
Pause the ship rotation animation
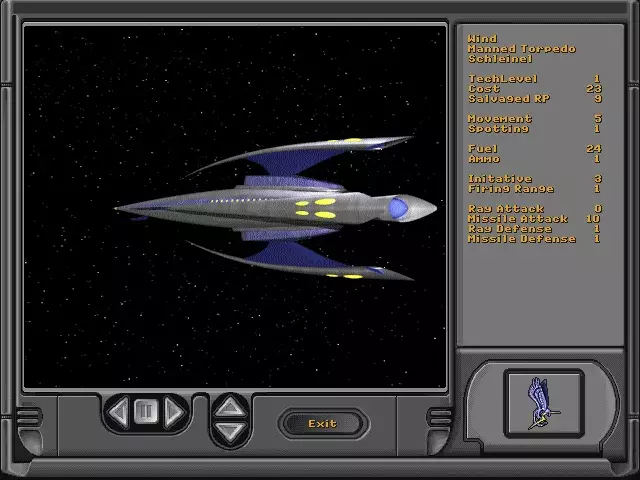click(x=146, y=412)
